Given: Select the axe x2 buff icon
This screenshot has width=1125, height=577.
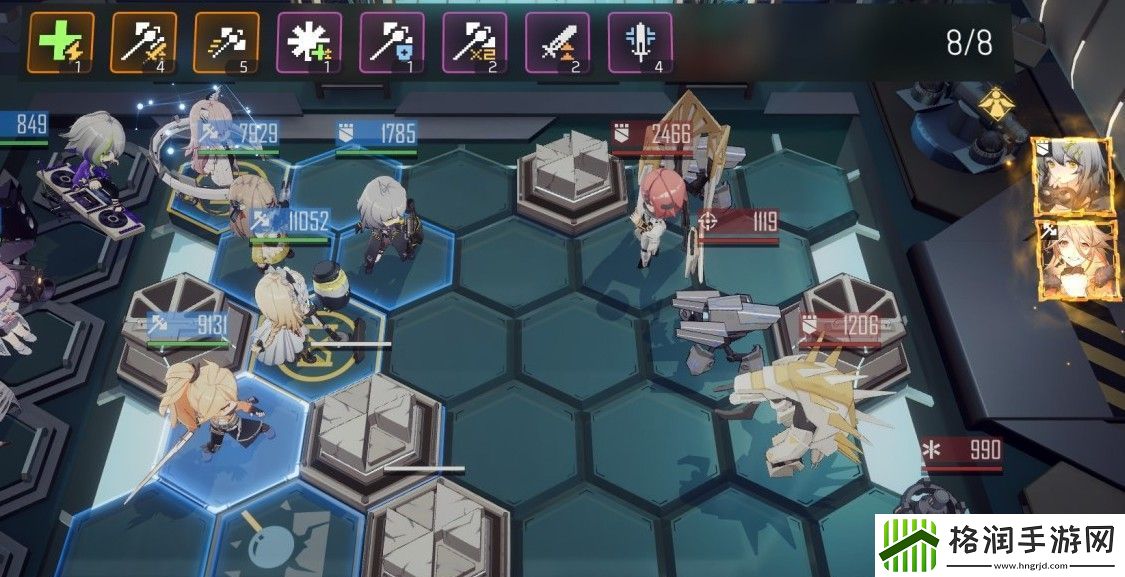Looking at the screenshot, I should pyautogui.click(x=475, y=45).
